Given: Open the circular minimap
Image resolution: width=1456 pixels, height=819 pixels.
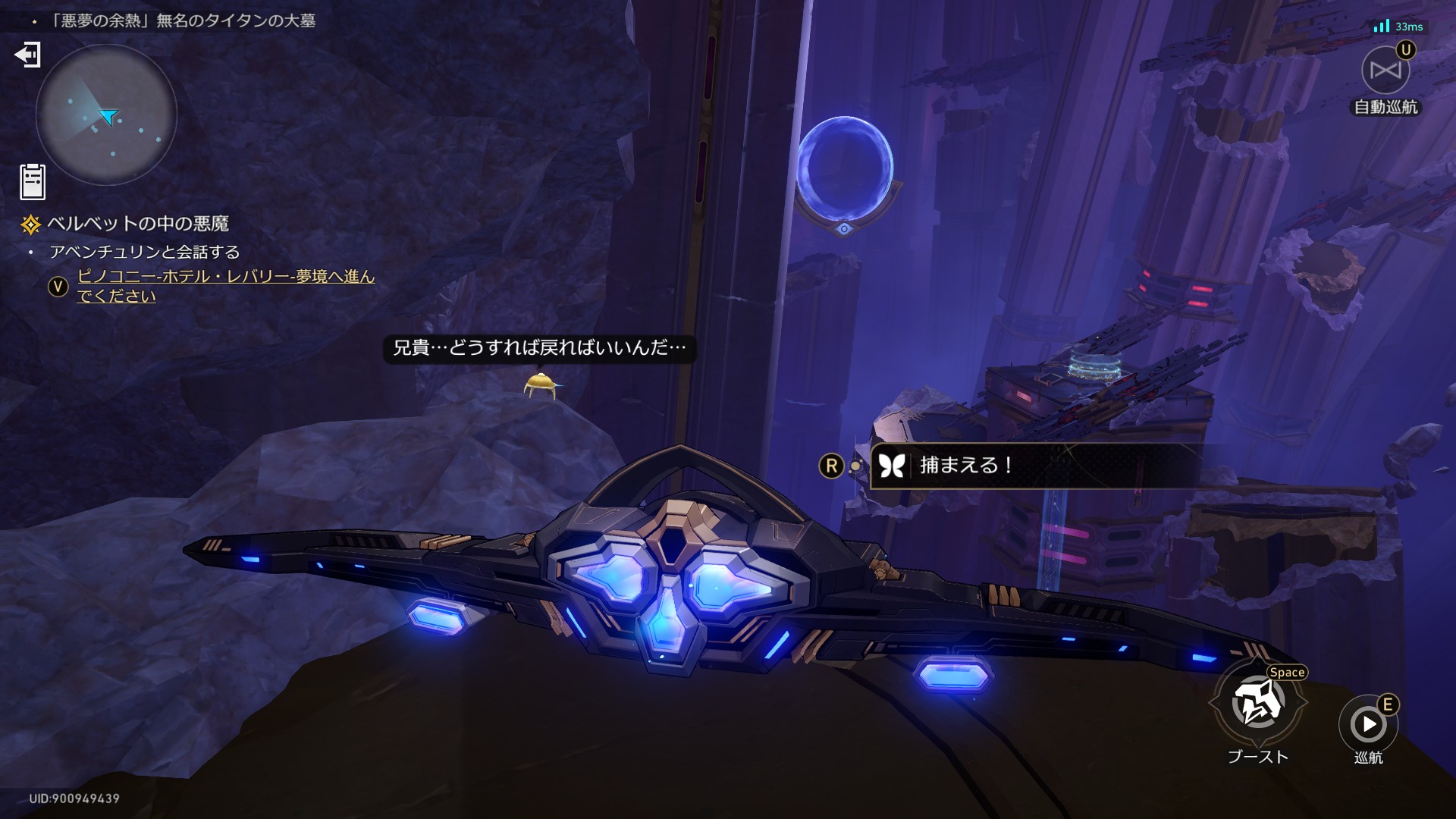Looking at the screenshot, I should (106, 115).
